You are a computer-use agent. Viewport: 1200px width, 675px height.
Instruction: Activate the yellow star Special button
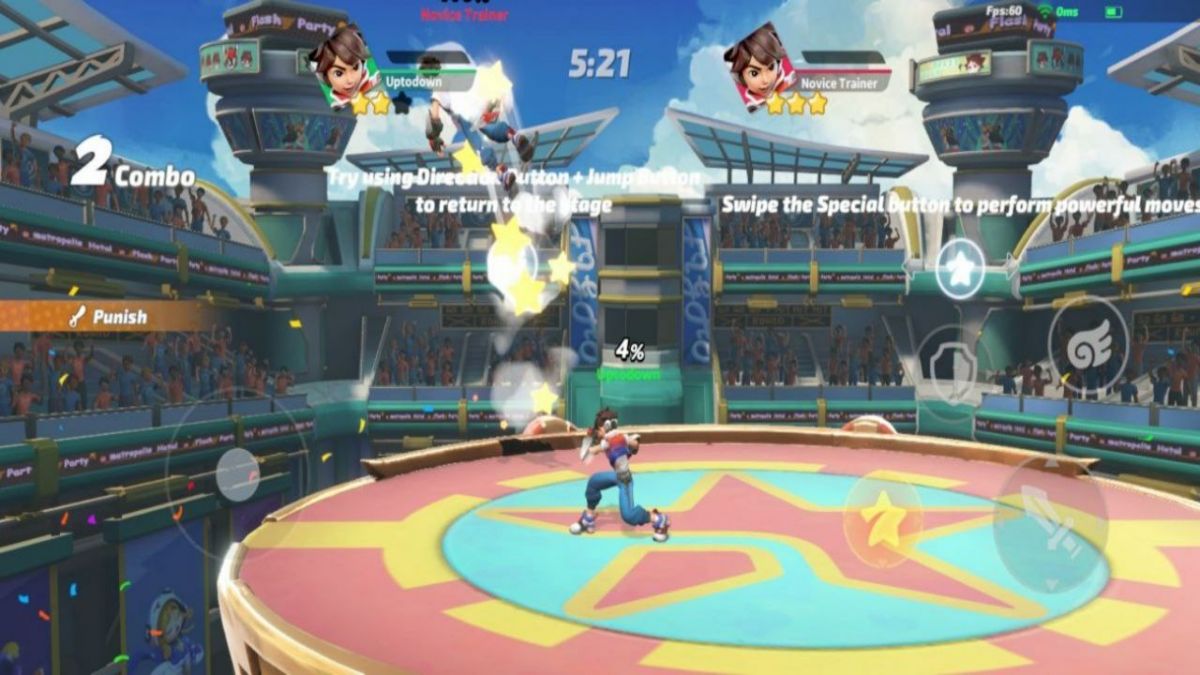tap(884, 518)
